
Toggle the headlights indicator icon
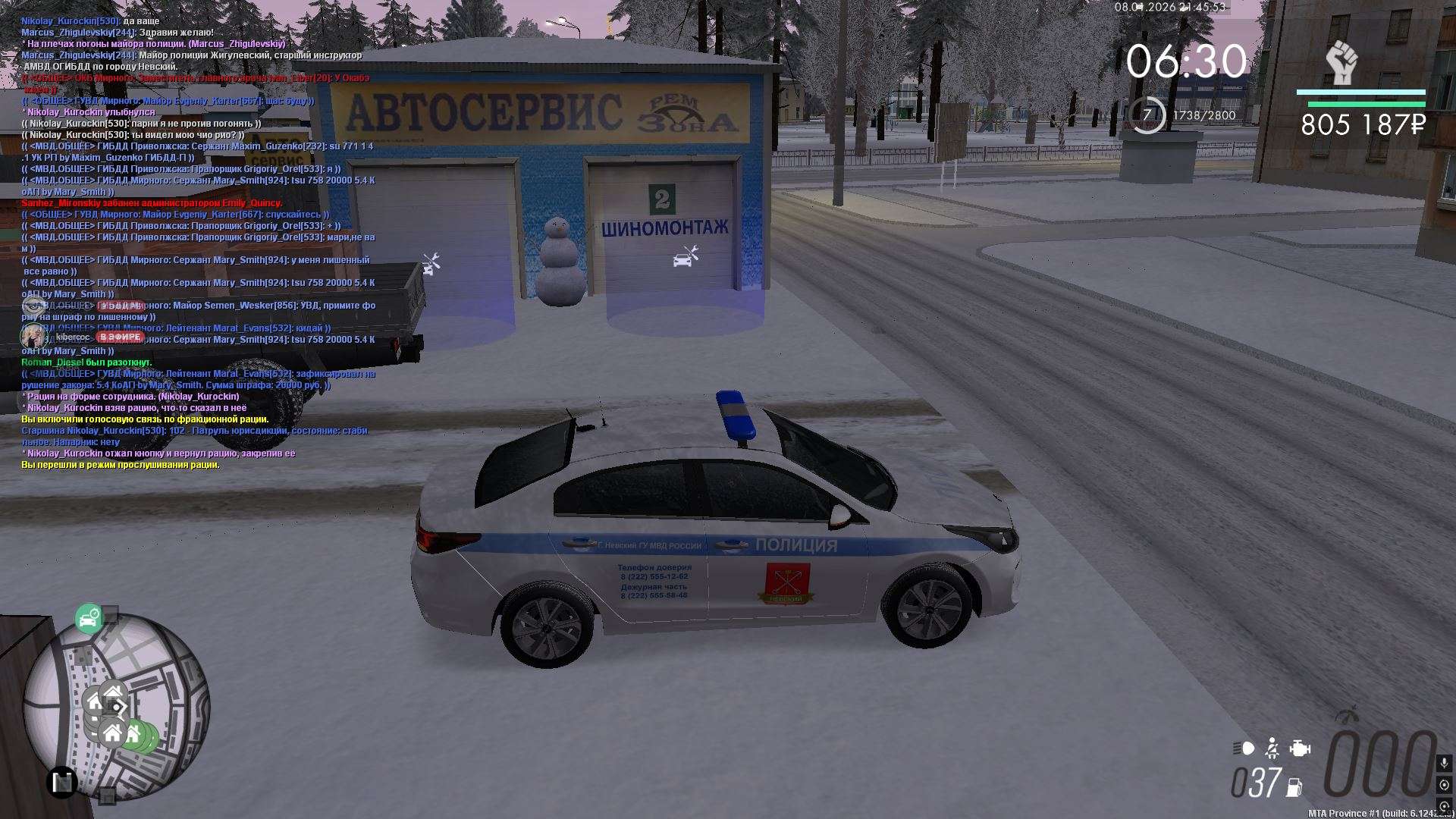(x=1244, y=748)
